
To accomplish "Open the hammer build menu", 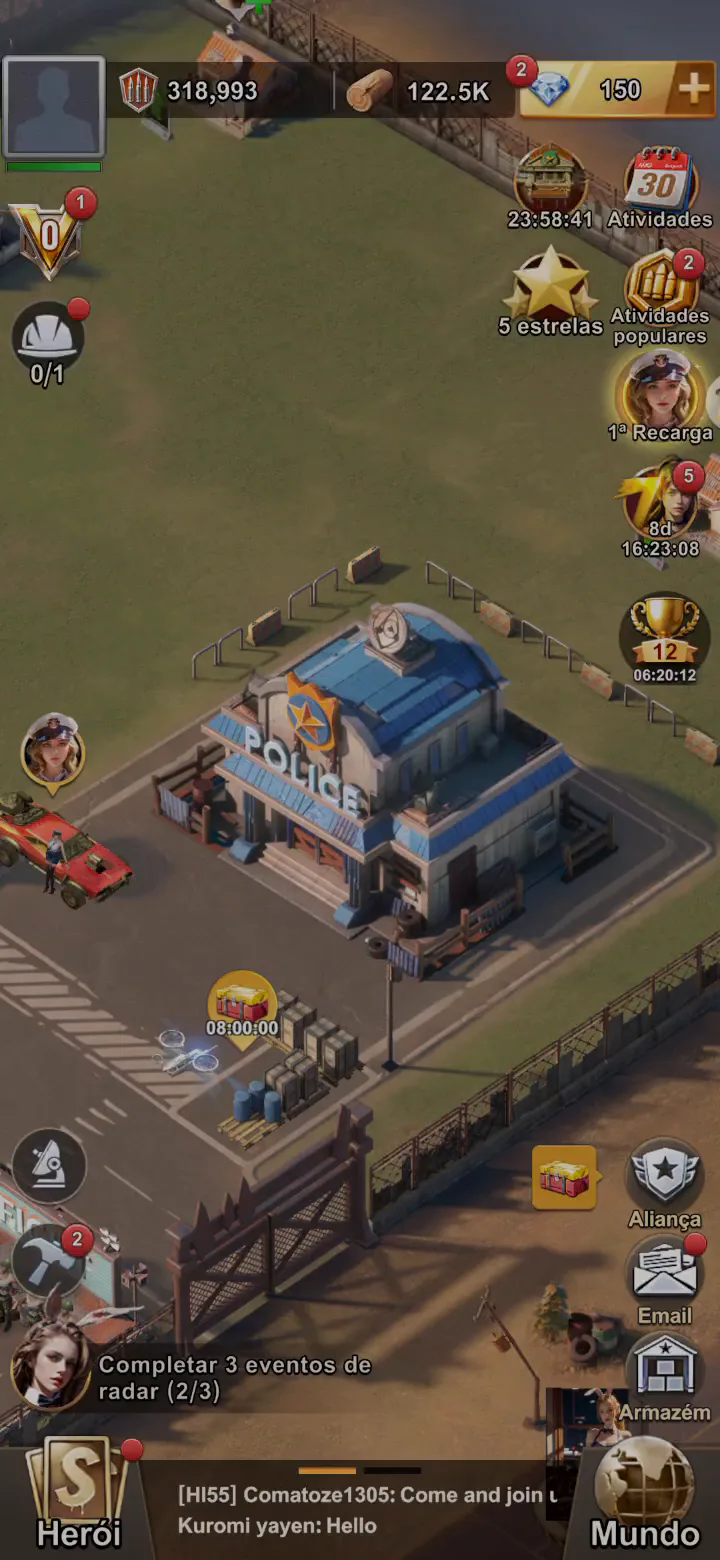I will point(49,1260).
